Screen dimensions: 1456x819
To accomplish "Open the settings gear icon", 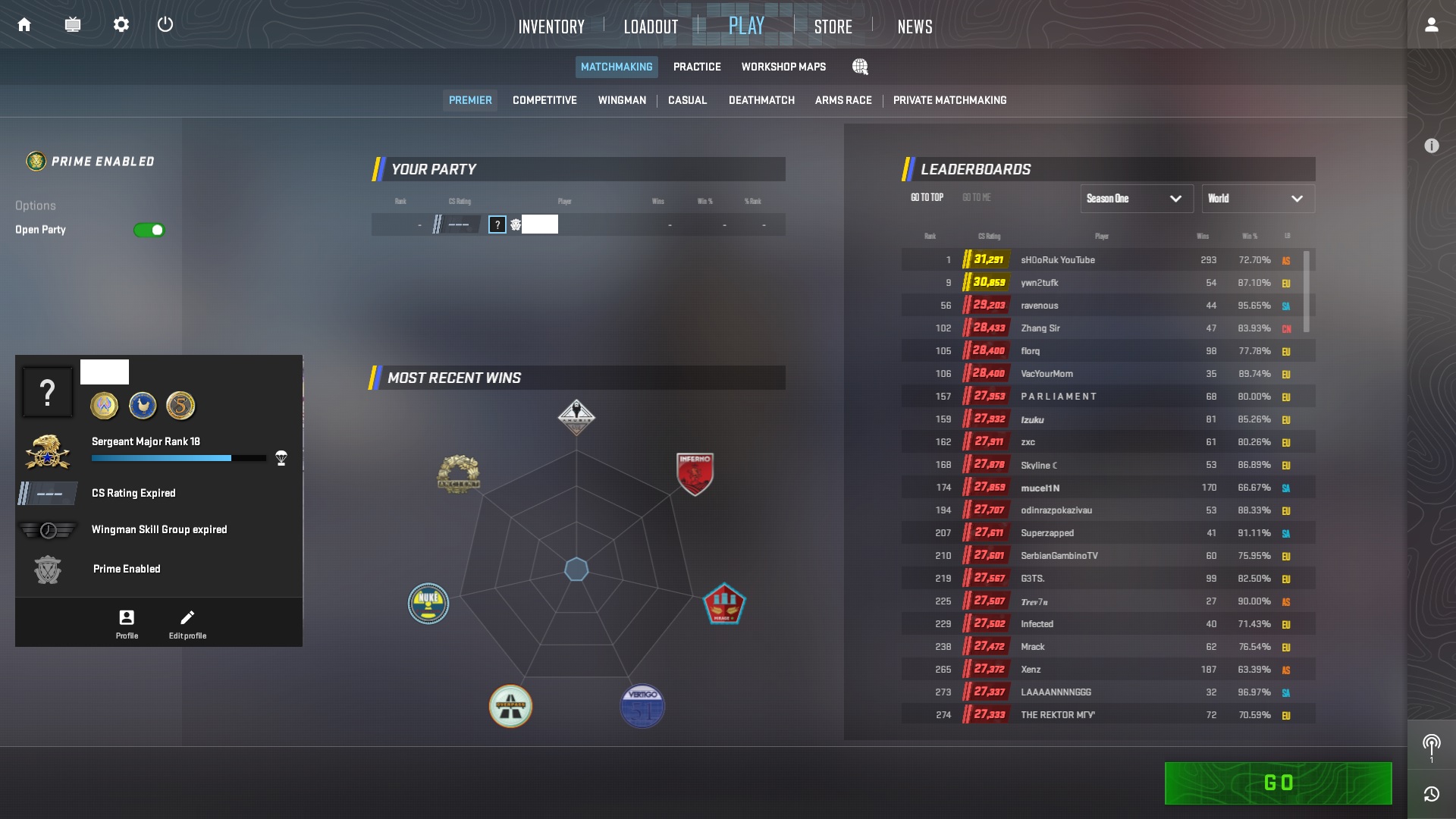I will [x=121, y=24].
